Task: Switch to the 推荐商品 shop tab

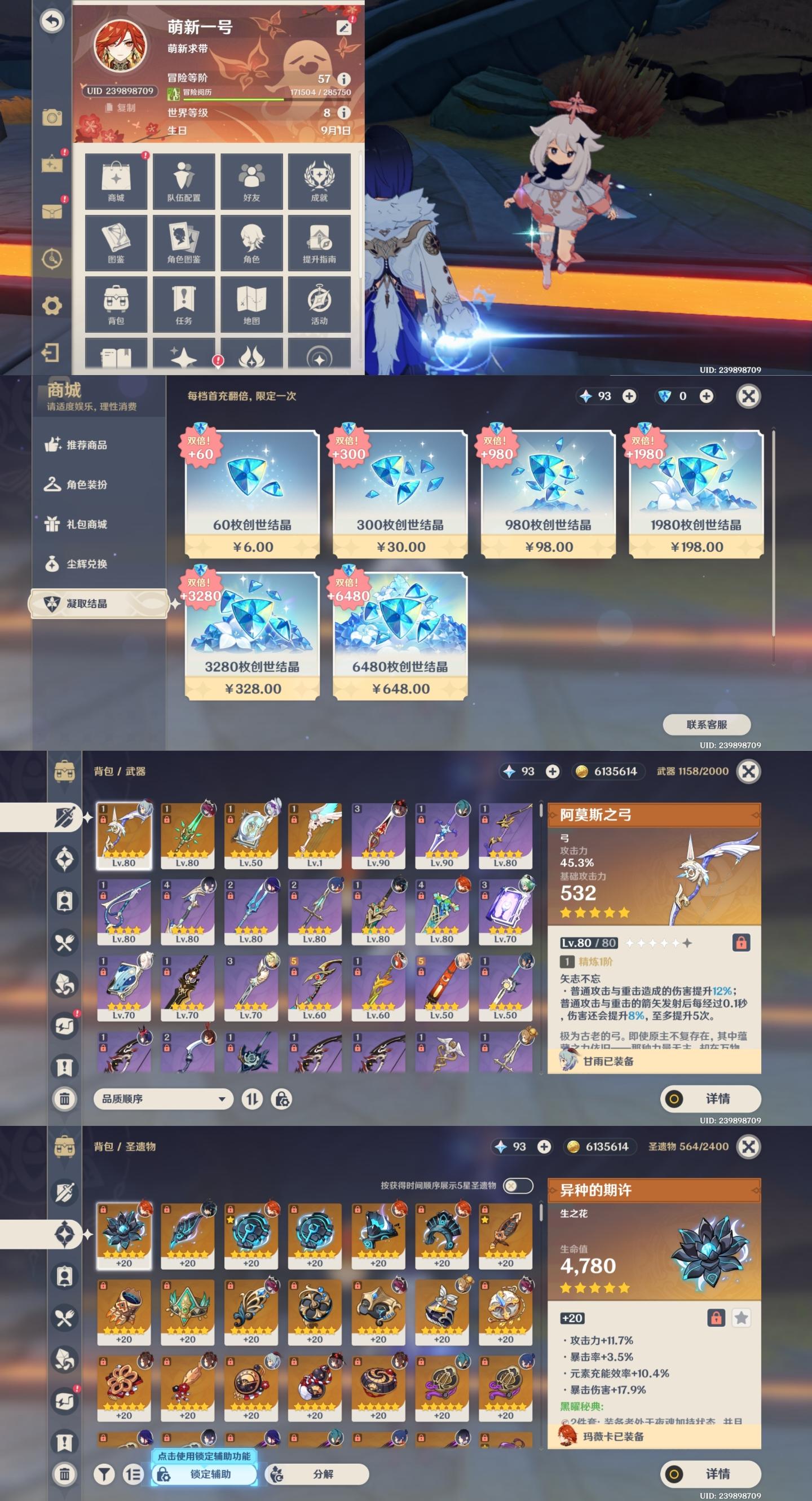Action: [x=86, y=445]
